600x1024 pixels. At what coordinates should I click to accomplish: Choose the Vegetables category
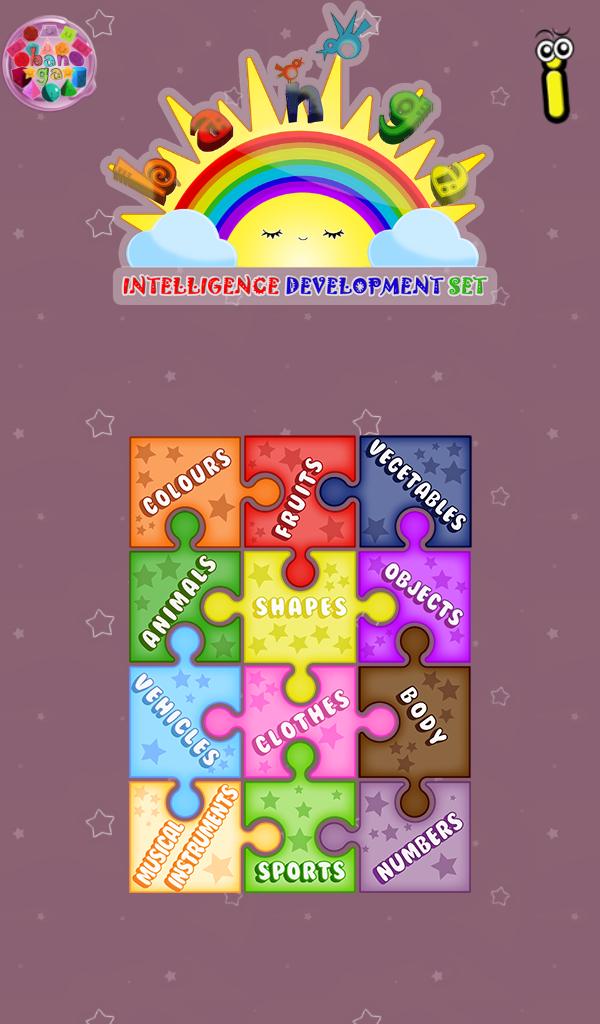pyautogui.click(x=418, y=485)
